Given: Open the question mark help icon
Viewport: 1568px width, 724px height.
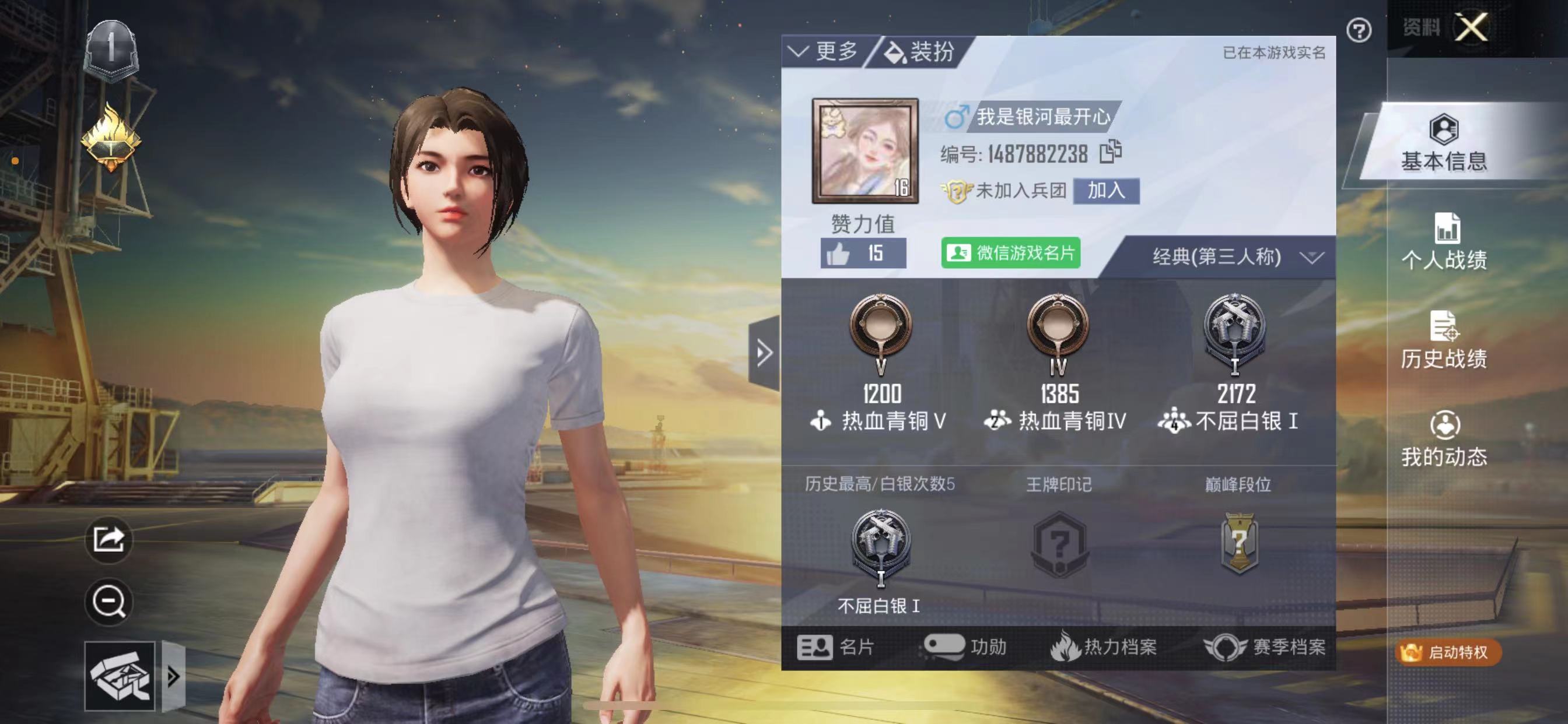Looking at the screenshot, I should (x=1358, y=30).
